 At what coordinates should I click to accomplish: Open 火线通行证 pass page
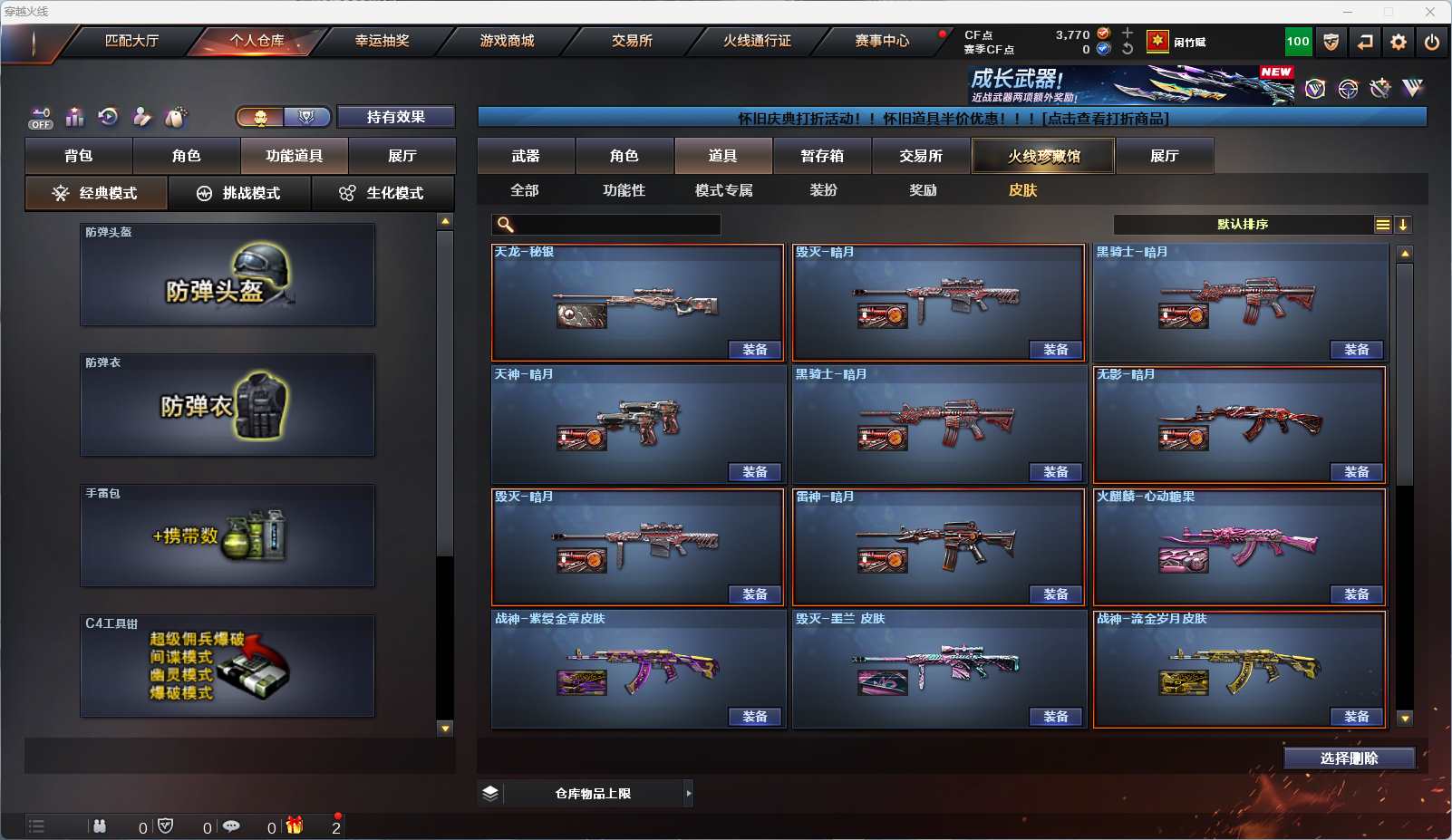tap(757, 41)
